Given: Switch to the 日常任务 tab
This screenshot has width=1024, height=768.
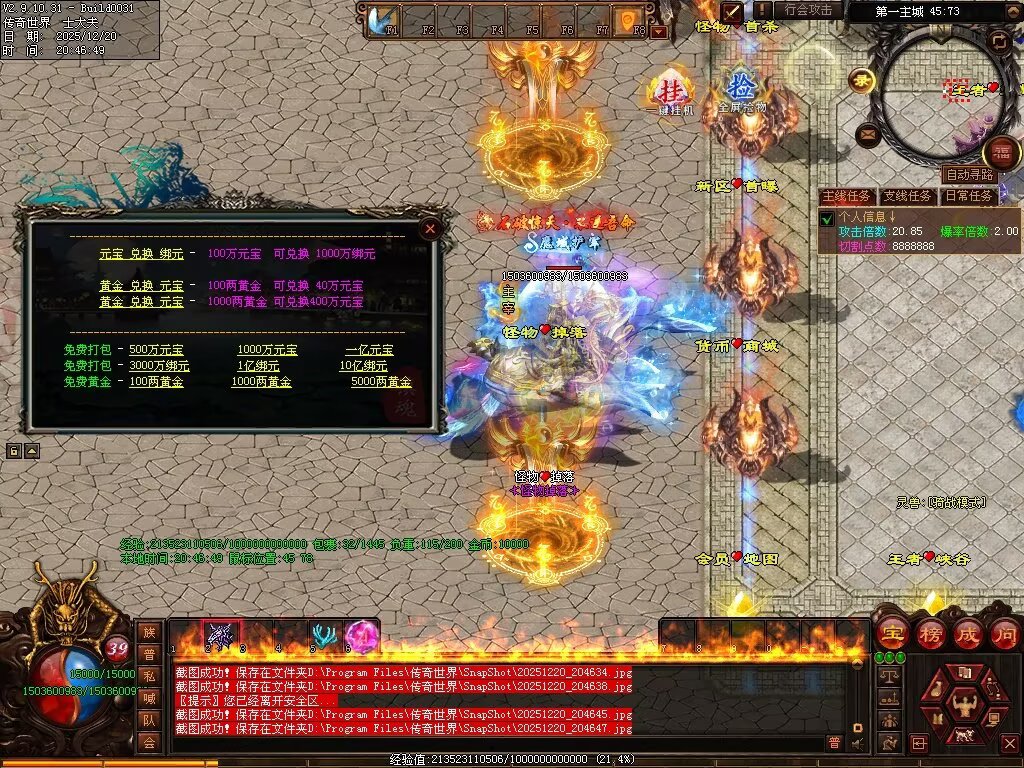Looking at the screenshot, I should click(x=969, y=196).
